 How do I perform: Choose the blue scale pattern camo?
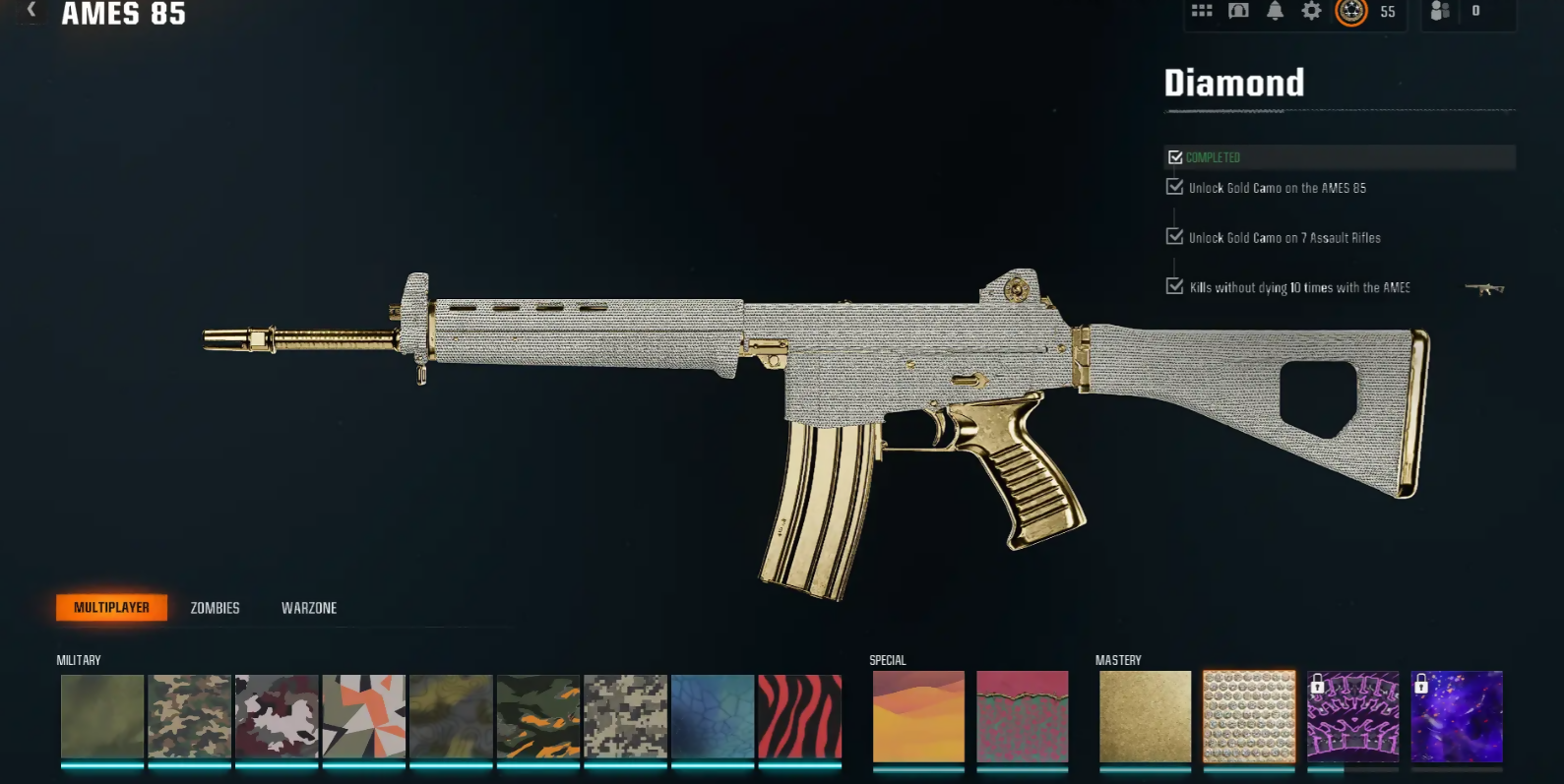pyautogui.click(x=713, y=716)
